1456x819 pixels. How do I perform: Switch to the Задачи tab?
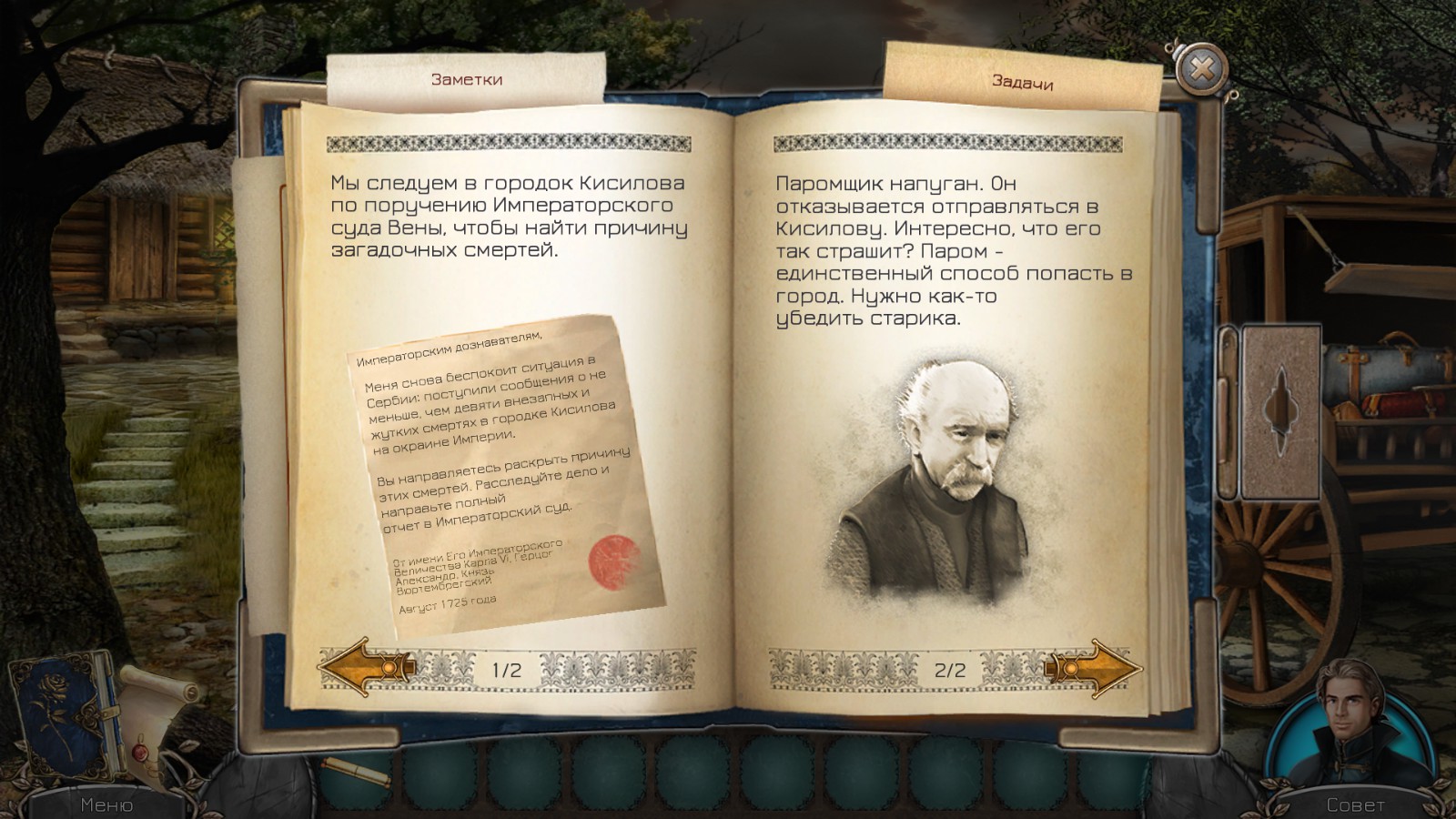[x=1021, y=85]
